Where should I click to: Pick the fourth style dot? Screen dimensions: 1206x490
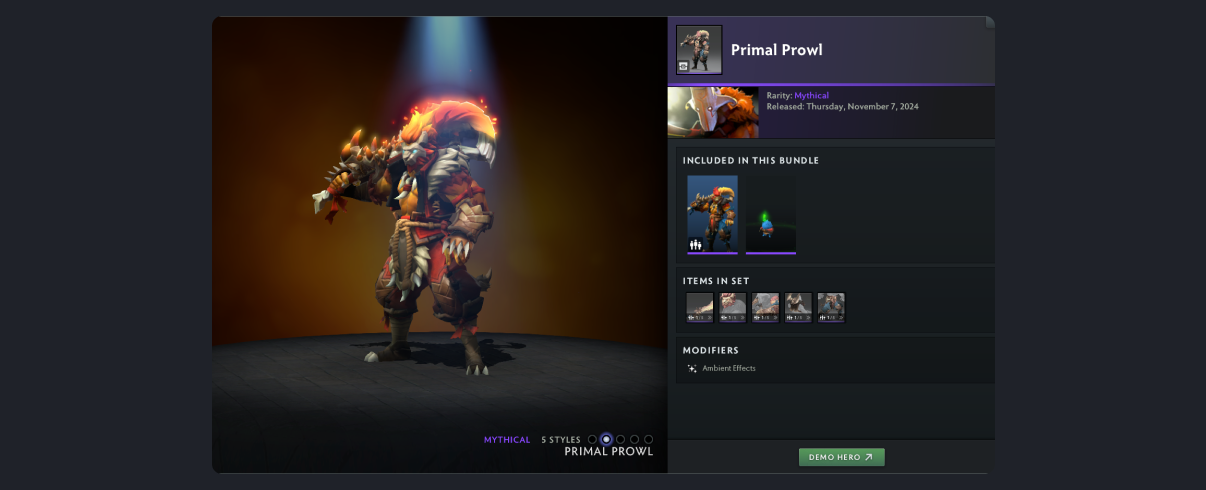click(x=634, y=439)
